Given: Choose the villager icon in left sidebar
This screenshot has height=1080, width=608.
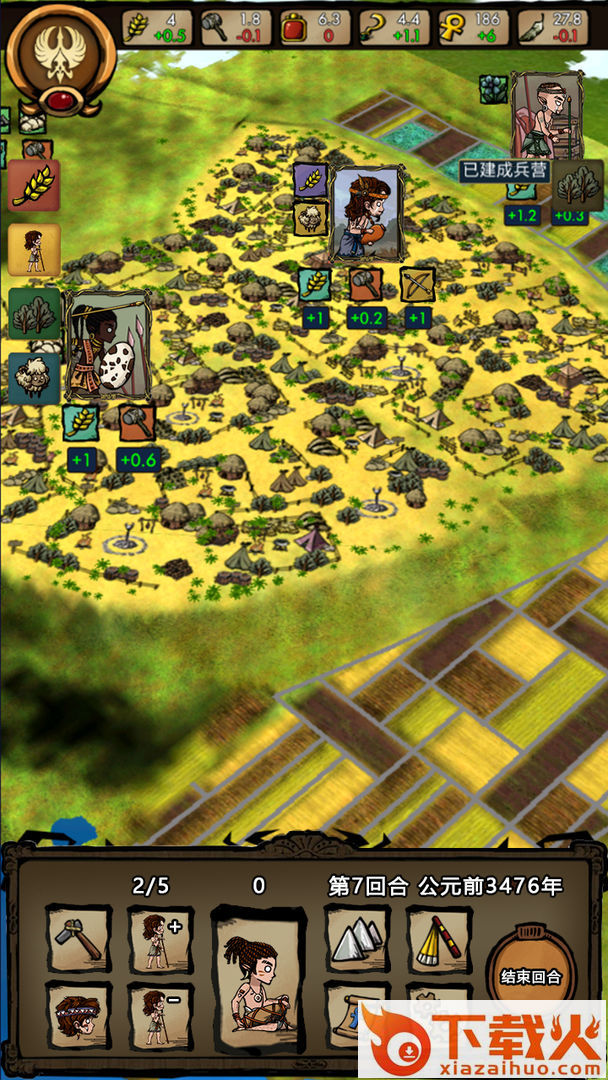Looking at the screenshot, I should point(34,249).
